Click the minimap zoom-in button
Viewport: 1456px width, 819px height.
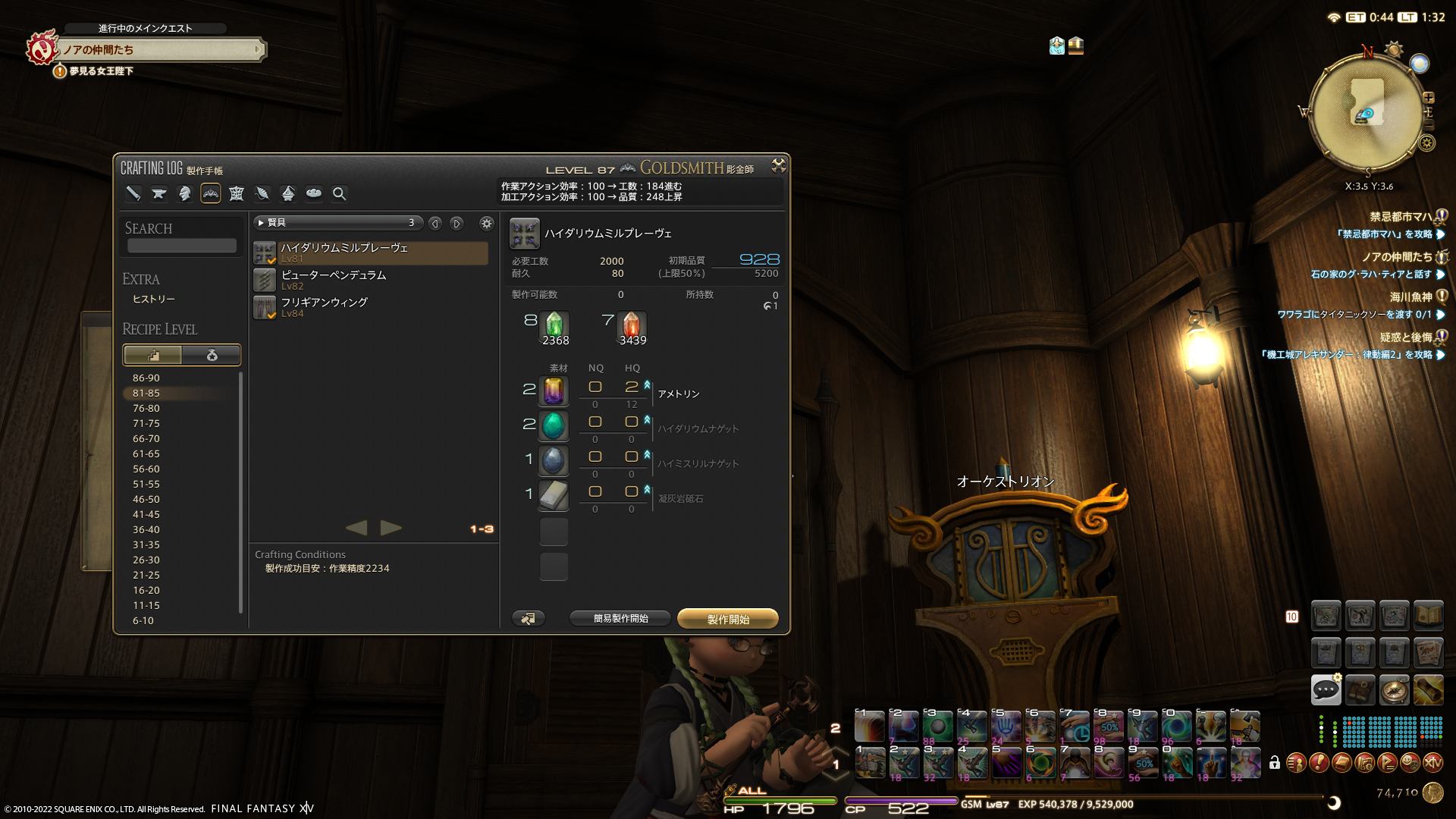pos(1429,98)
